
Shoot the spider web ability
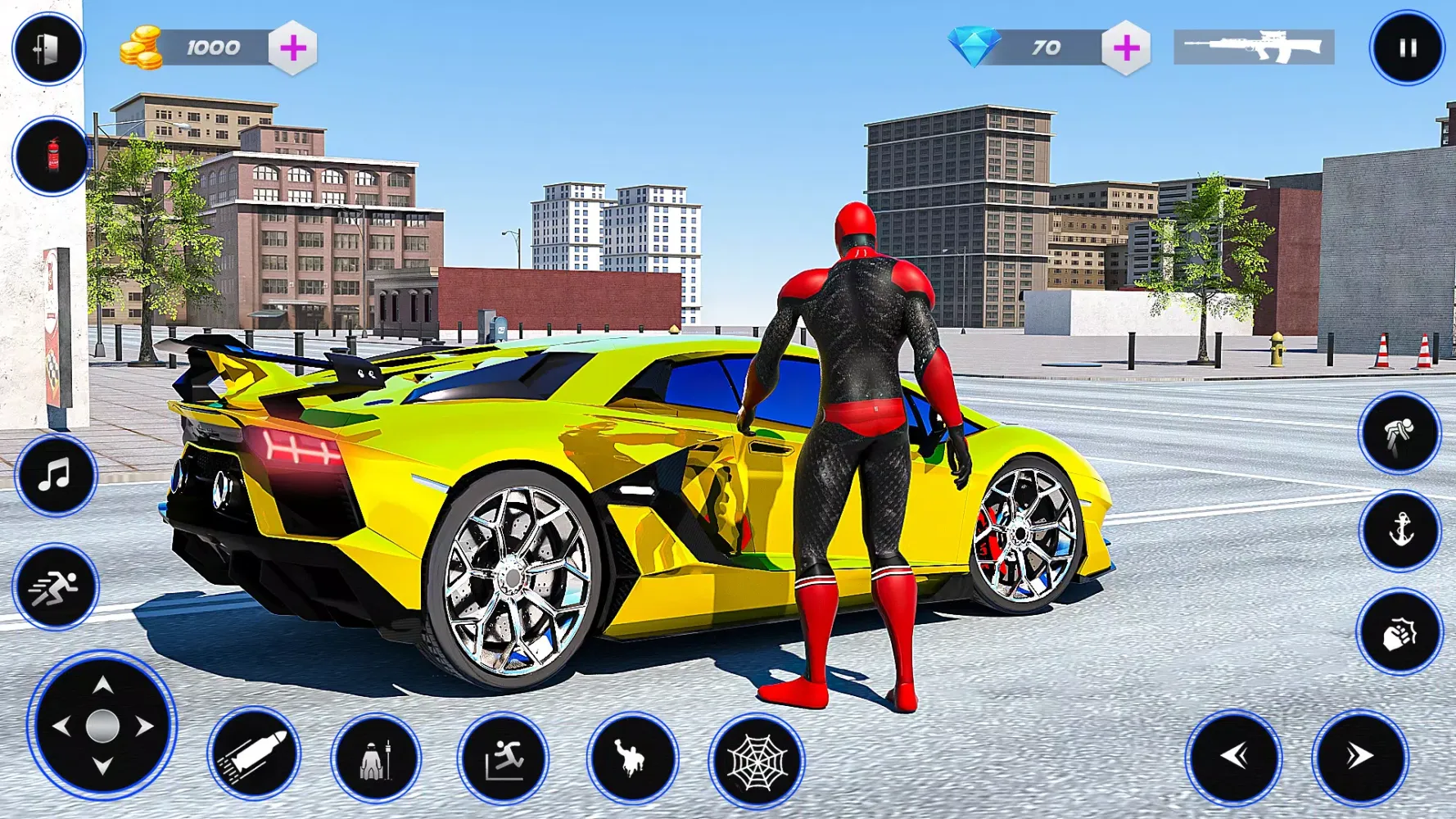click(757, 761)
